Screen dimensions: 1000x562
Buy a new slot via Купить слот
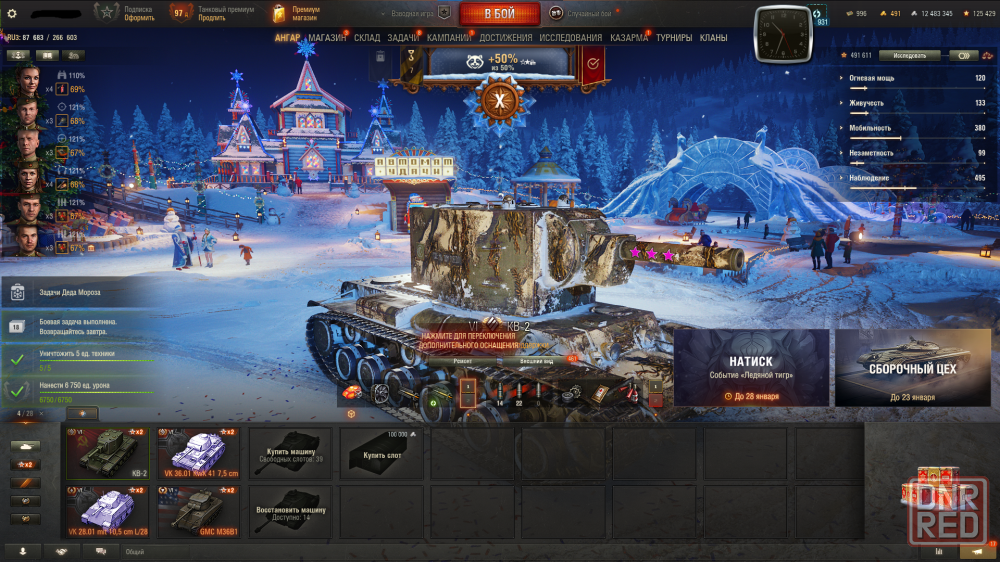coord(381,453)
